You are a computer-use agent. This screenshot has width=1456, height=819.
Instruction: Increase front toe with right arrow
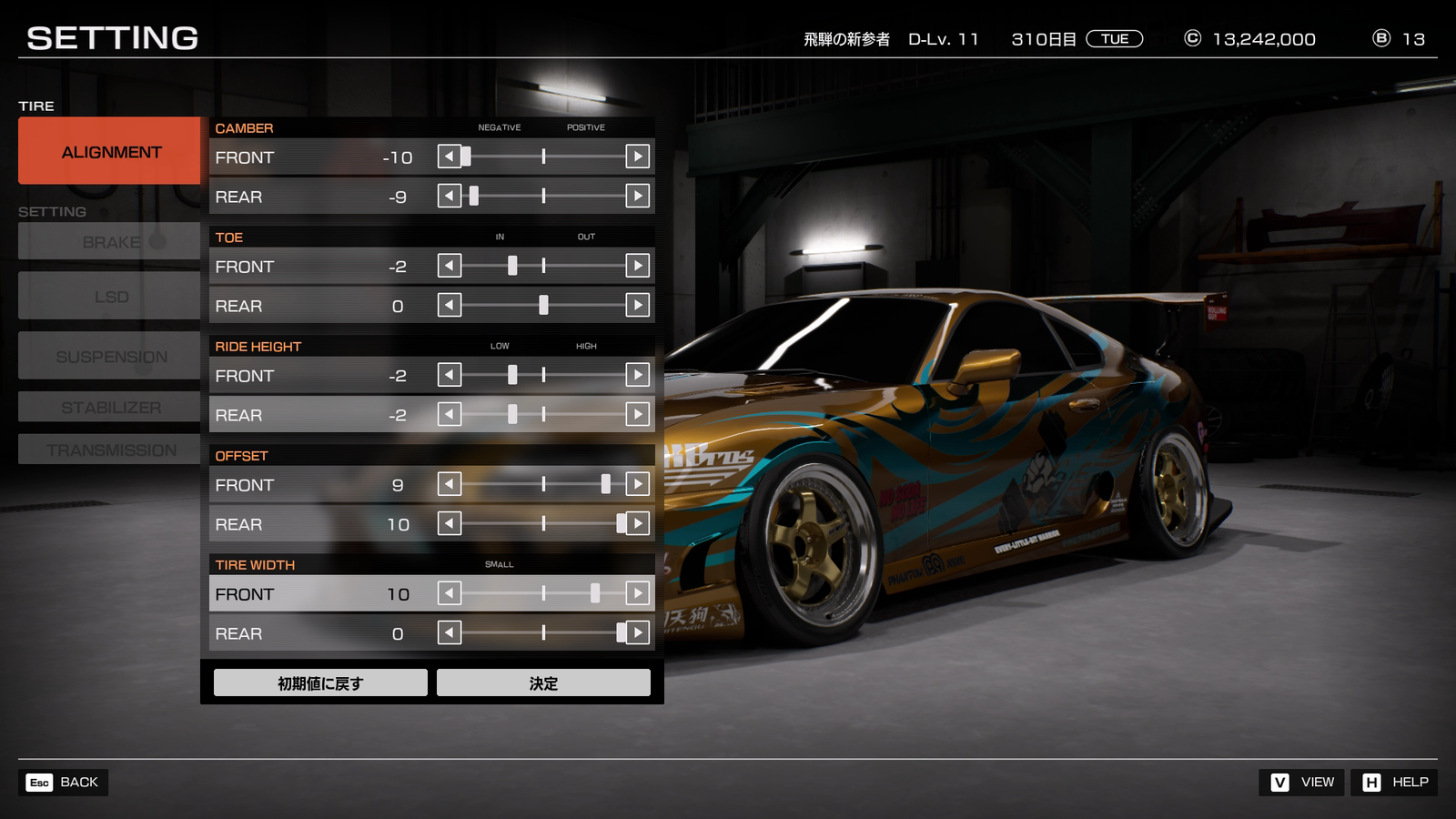tap(638, 266)
